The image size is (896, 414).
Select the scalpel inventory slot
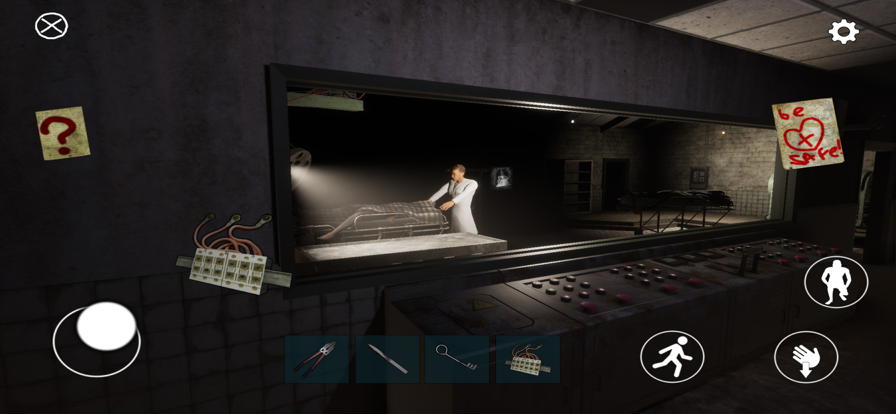coord(388,360)
